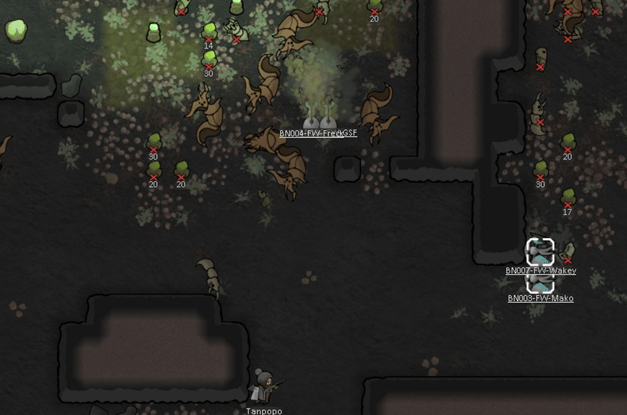Select the bracketed unit BN003-FW-Mako
627x415 pixels.
click(x=540, y=283)
